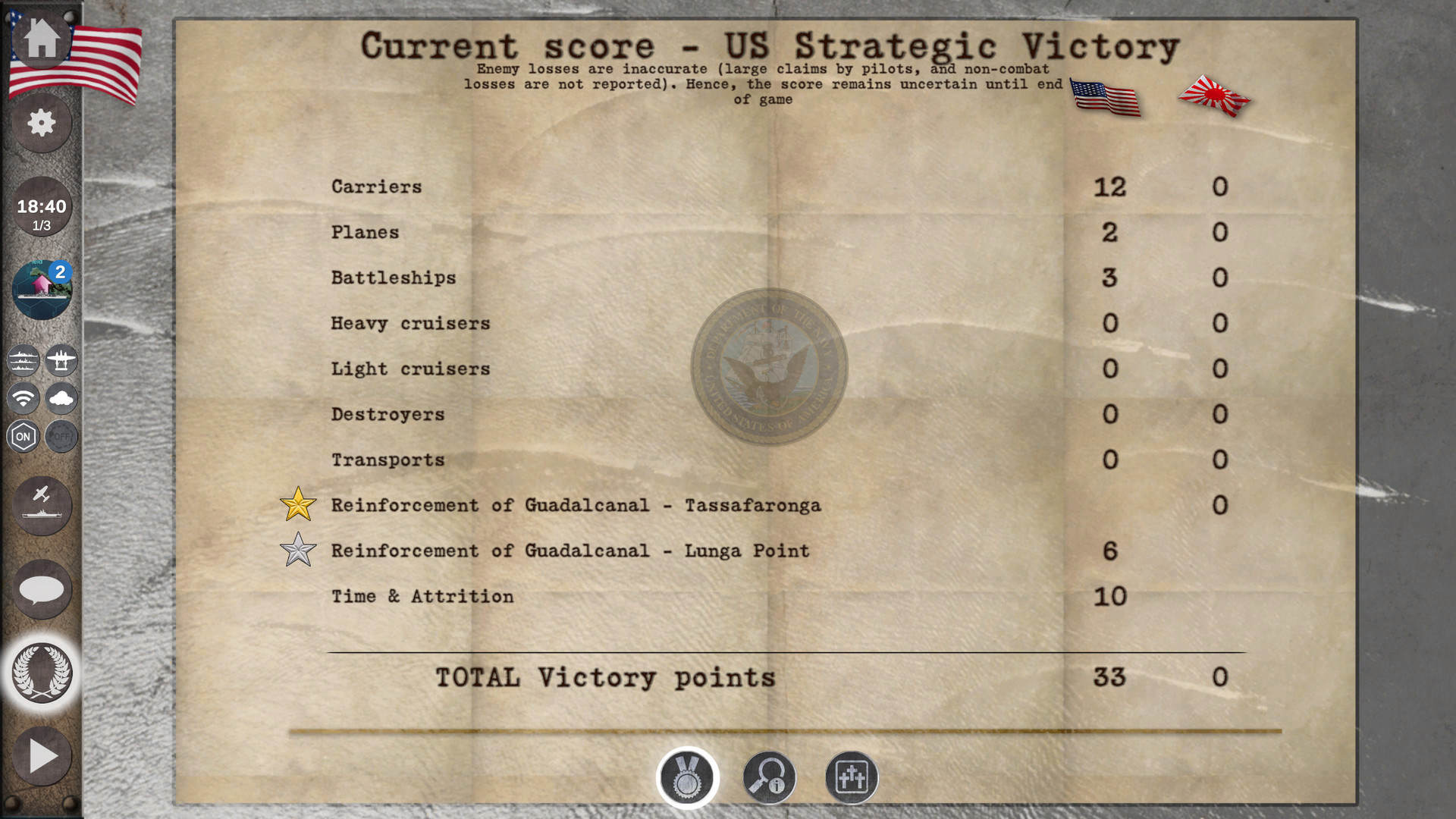
Task: Toggle the hexagonal ON switch
Action: tap(22, 436)
